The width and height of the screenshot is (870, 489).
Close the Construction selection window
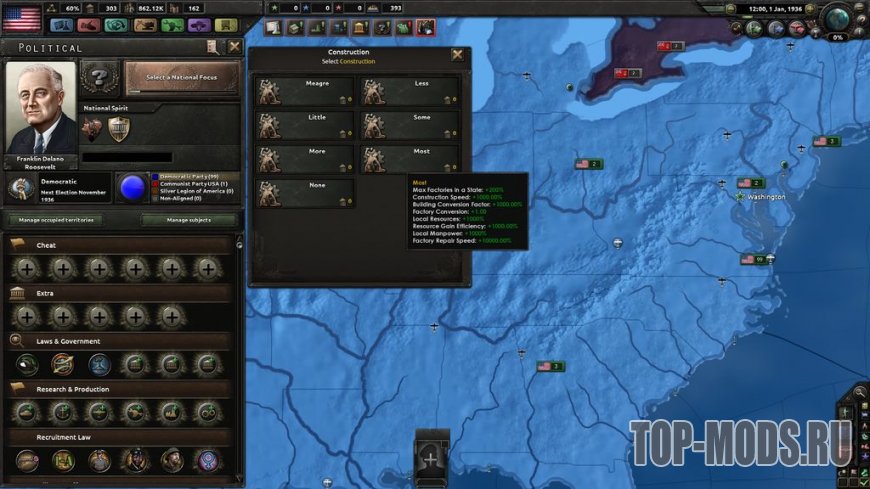457,55
